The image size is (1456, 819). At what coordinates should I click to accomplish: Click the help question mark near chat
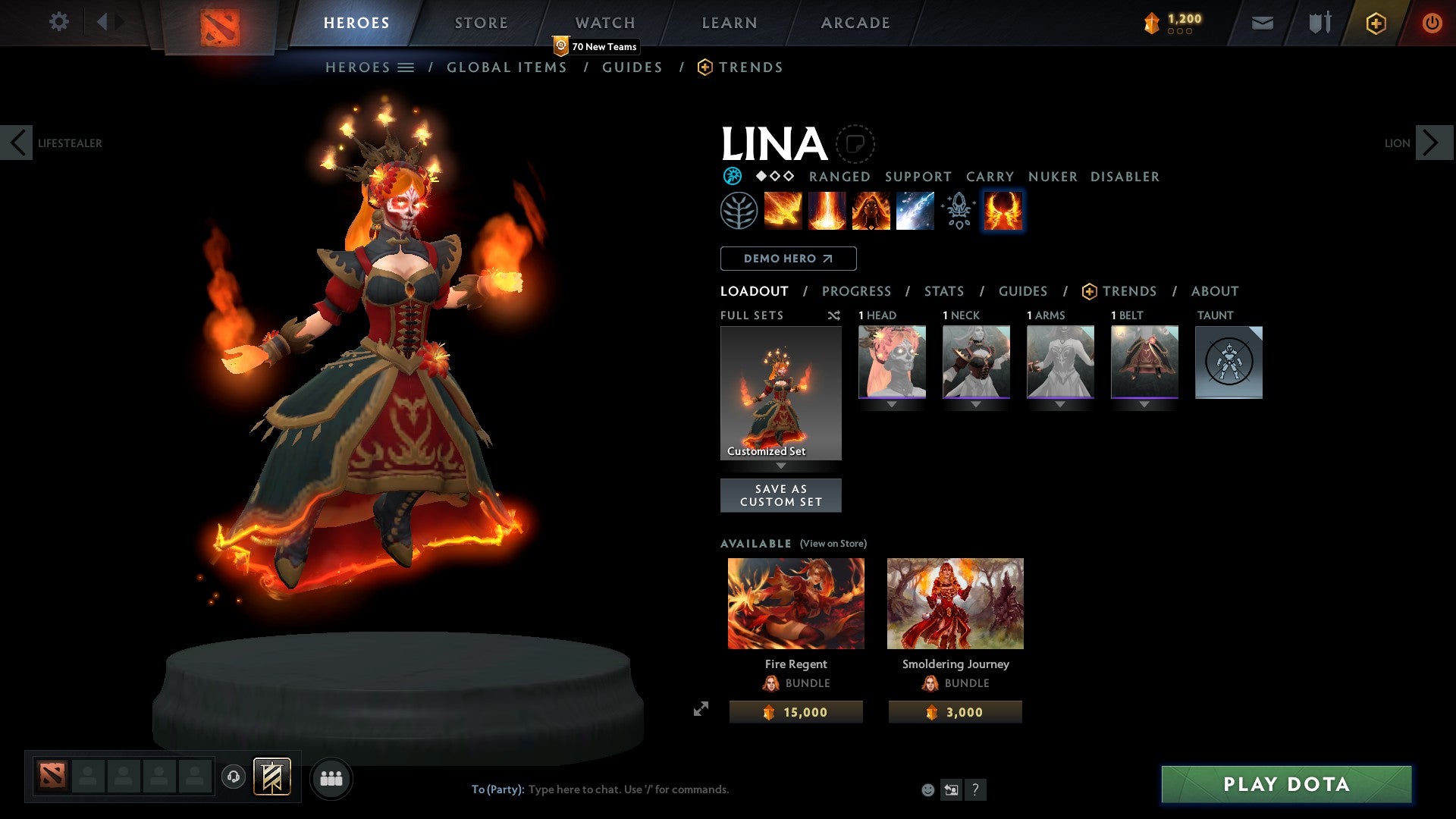pos(975,789)
